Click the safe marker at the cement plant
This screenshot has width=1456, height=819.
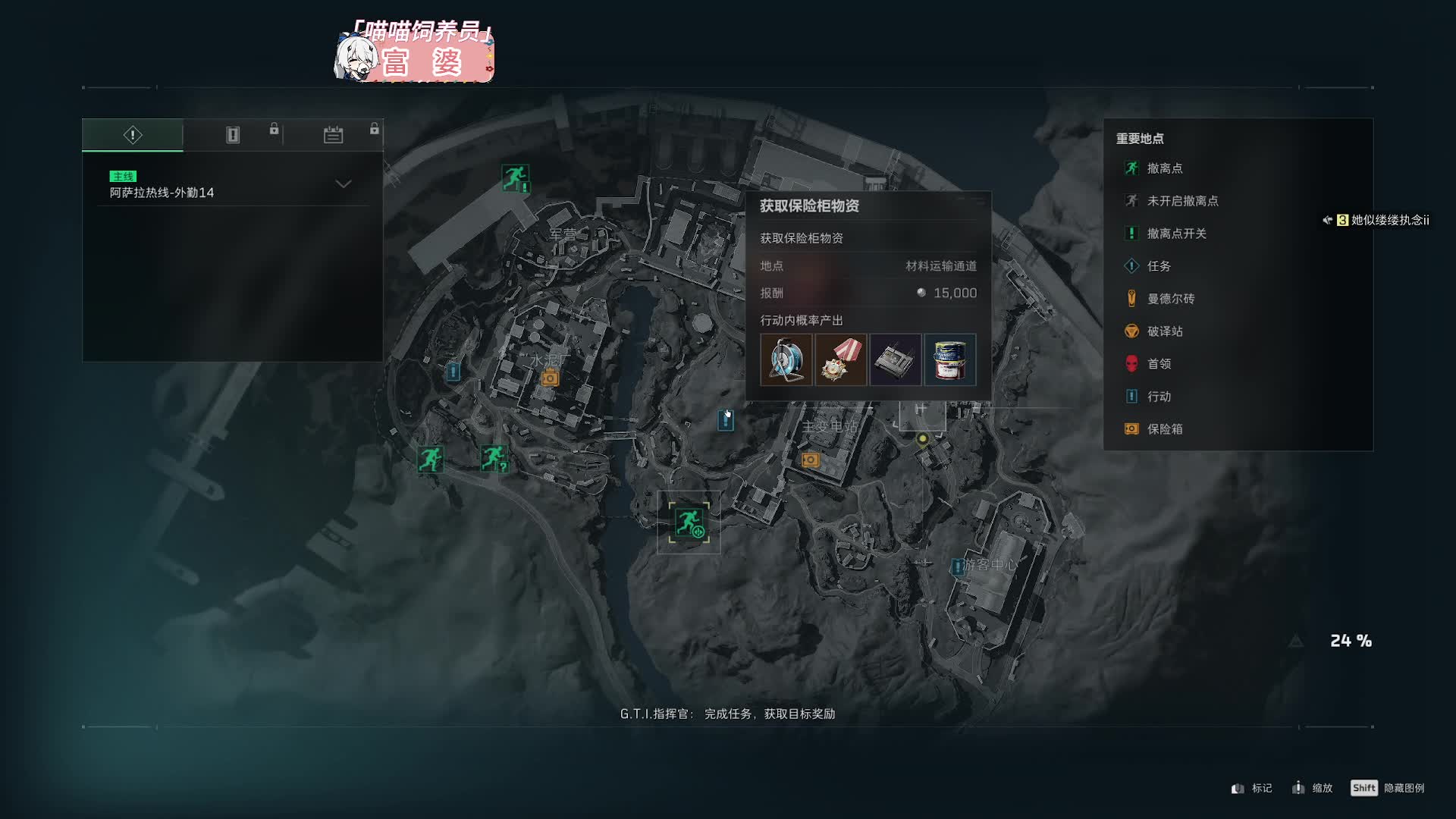[550, 378]
